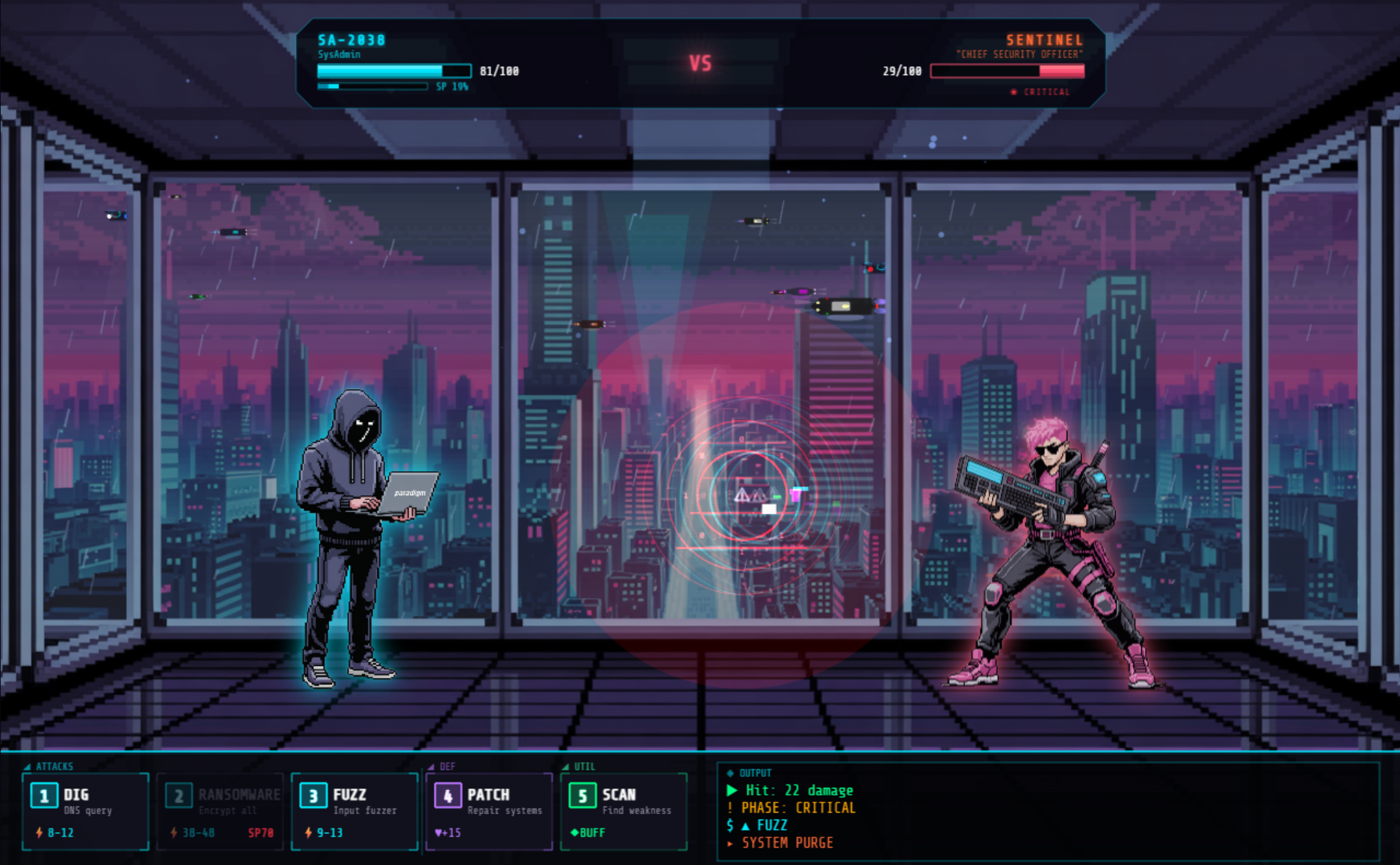Click the diamond icon beside the OUTPUT header
The image size is (1400, 865).
click(732, 773)
